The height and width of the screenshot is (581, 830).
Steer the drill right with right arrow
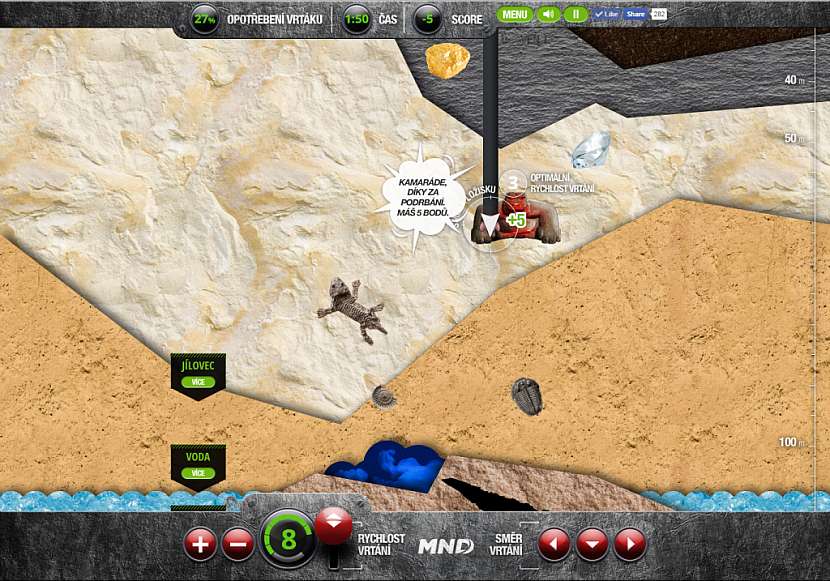629,544
